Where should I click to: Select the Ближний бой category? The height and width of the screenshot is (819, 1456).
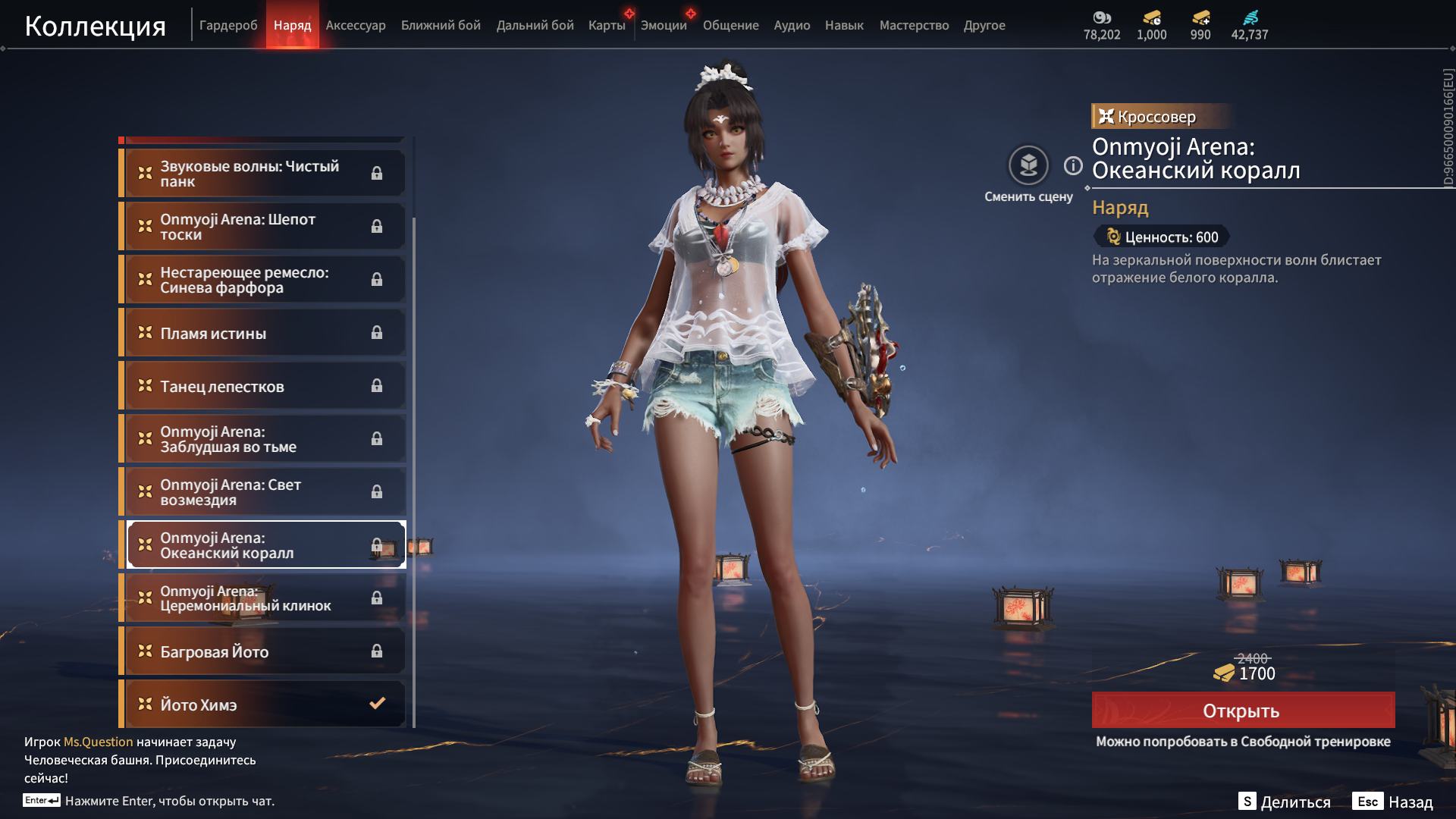coord(441,25)
